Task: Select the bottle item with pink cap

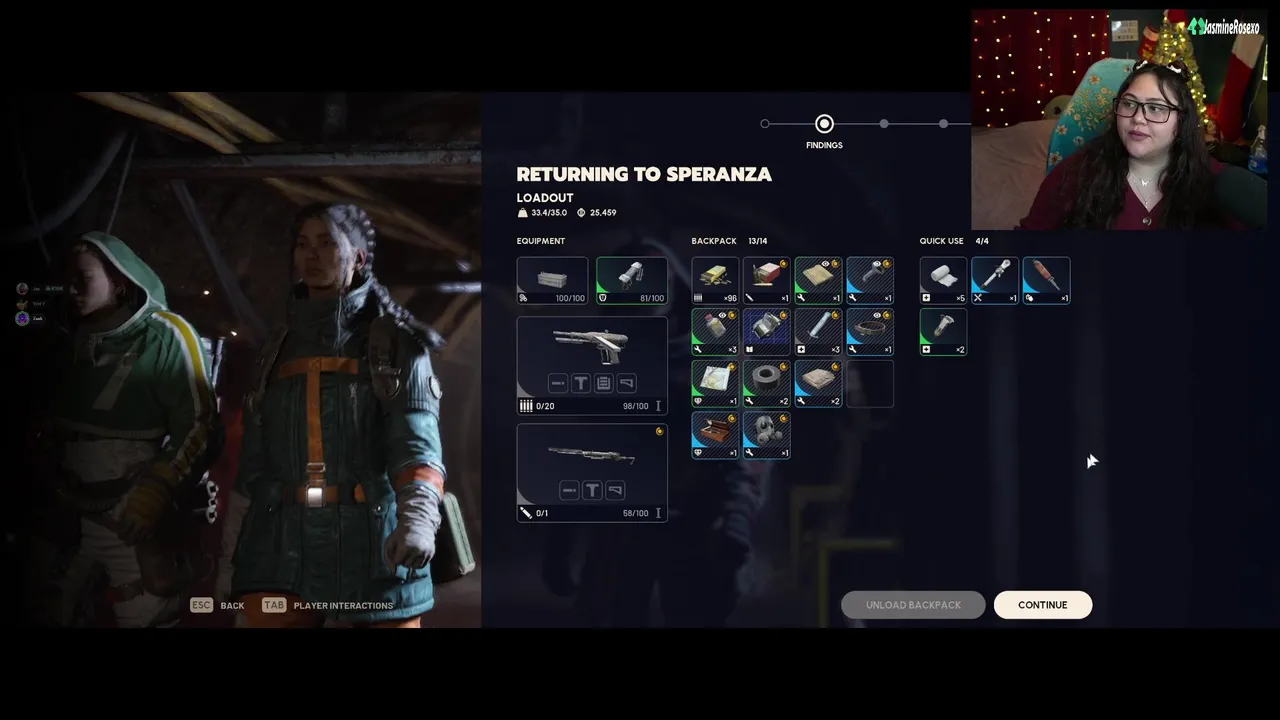Action: tap(715, 332)
